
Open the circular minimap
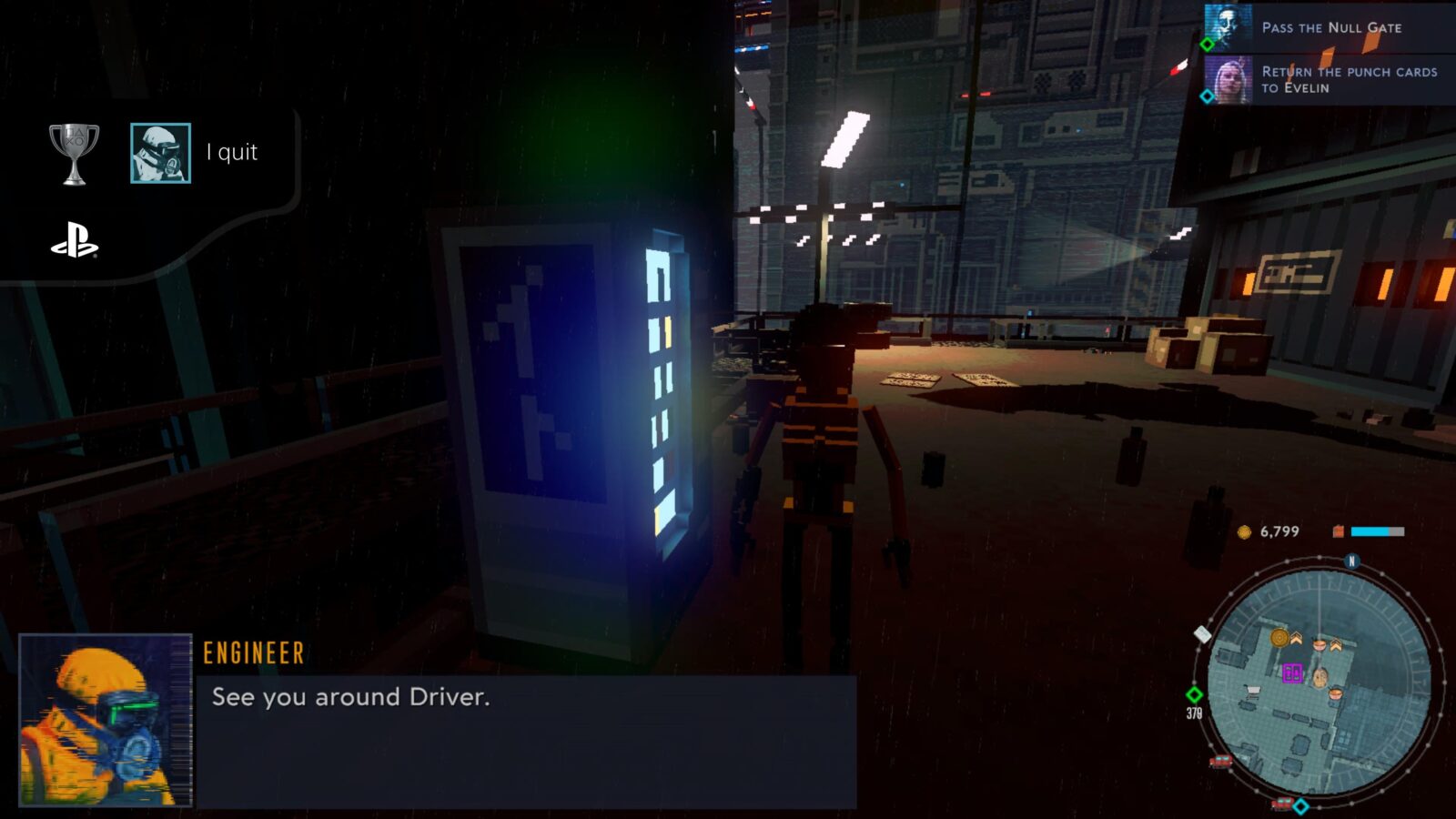pos(1319,681)
